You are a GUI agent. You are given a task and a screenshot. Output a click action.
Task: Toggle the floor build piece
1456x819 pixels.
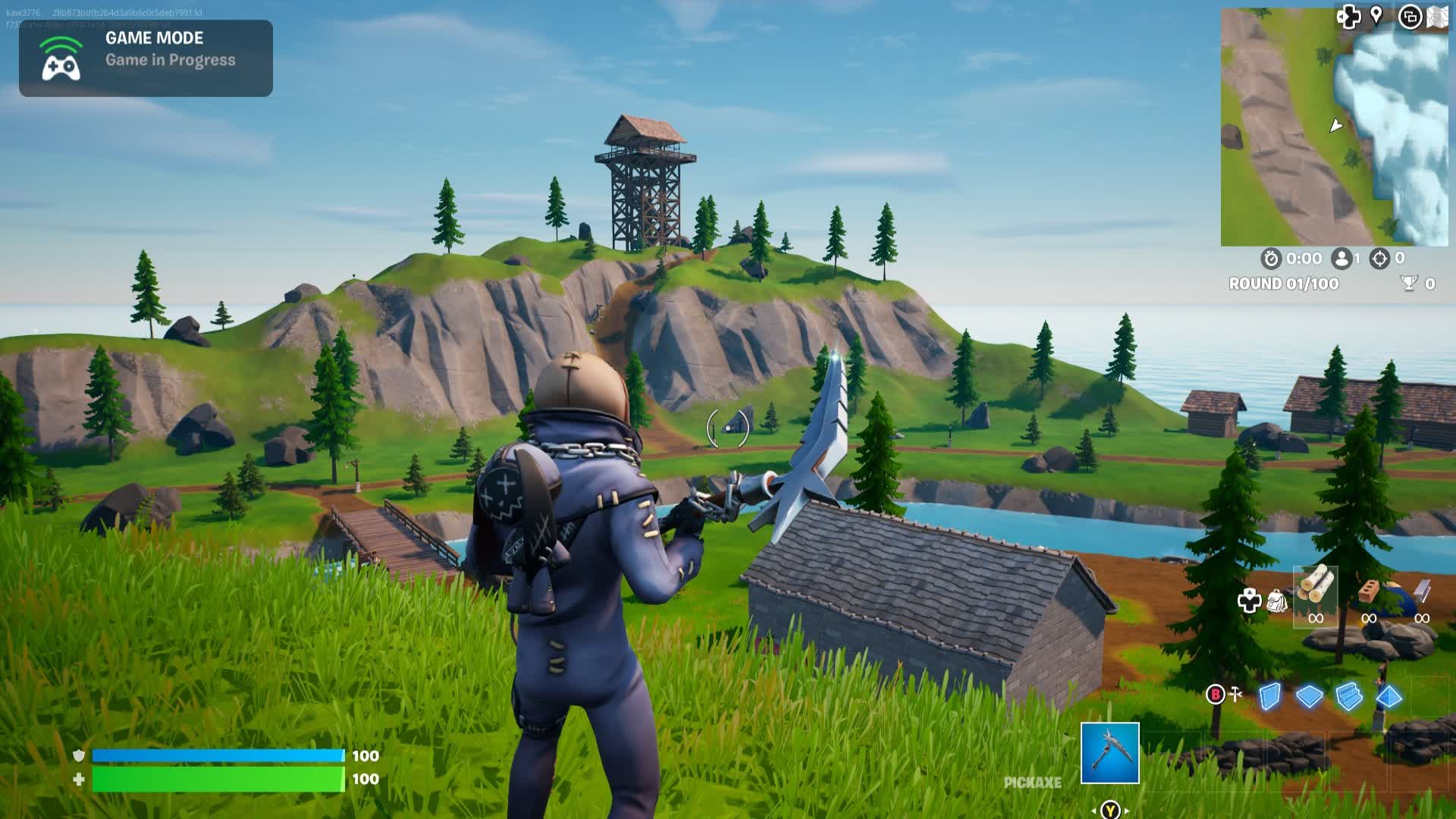(1309, 696)
